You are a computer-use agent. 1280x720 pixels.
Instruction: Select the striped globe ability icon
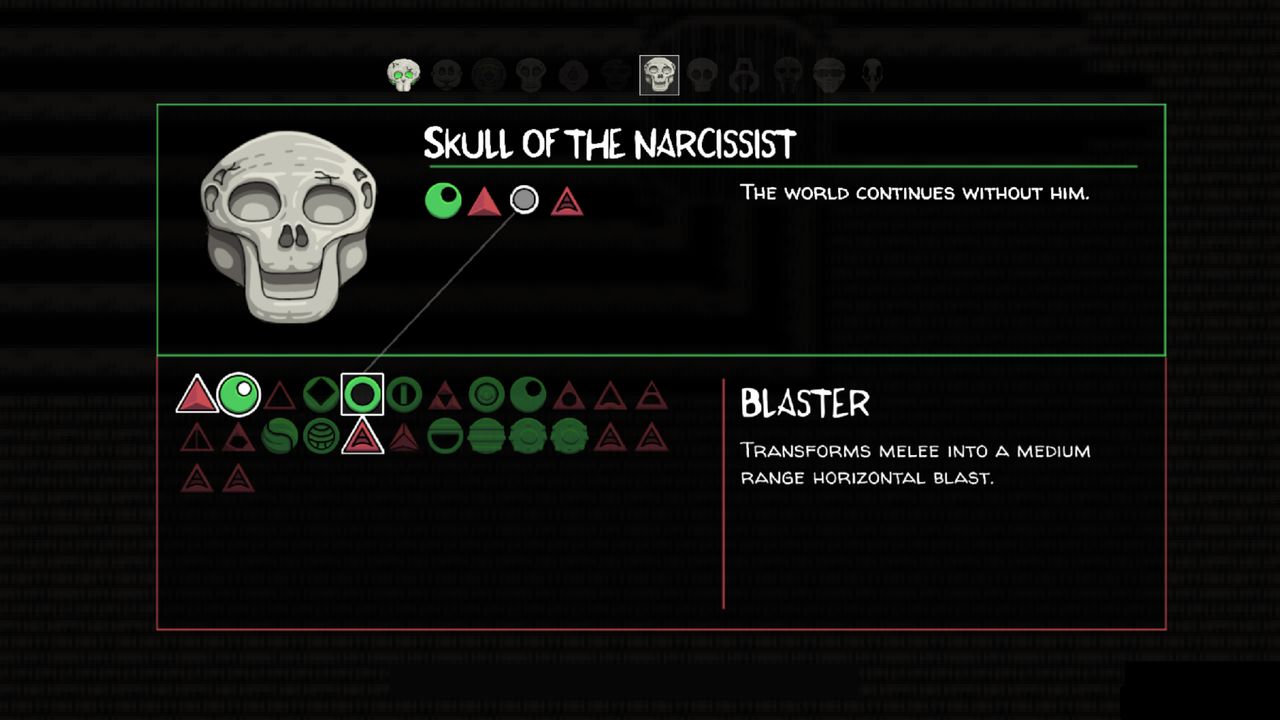pos(322,437)
